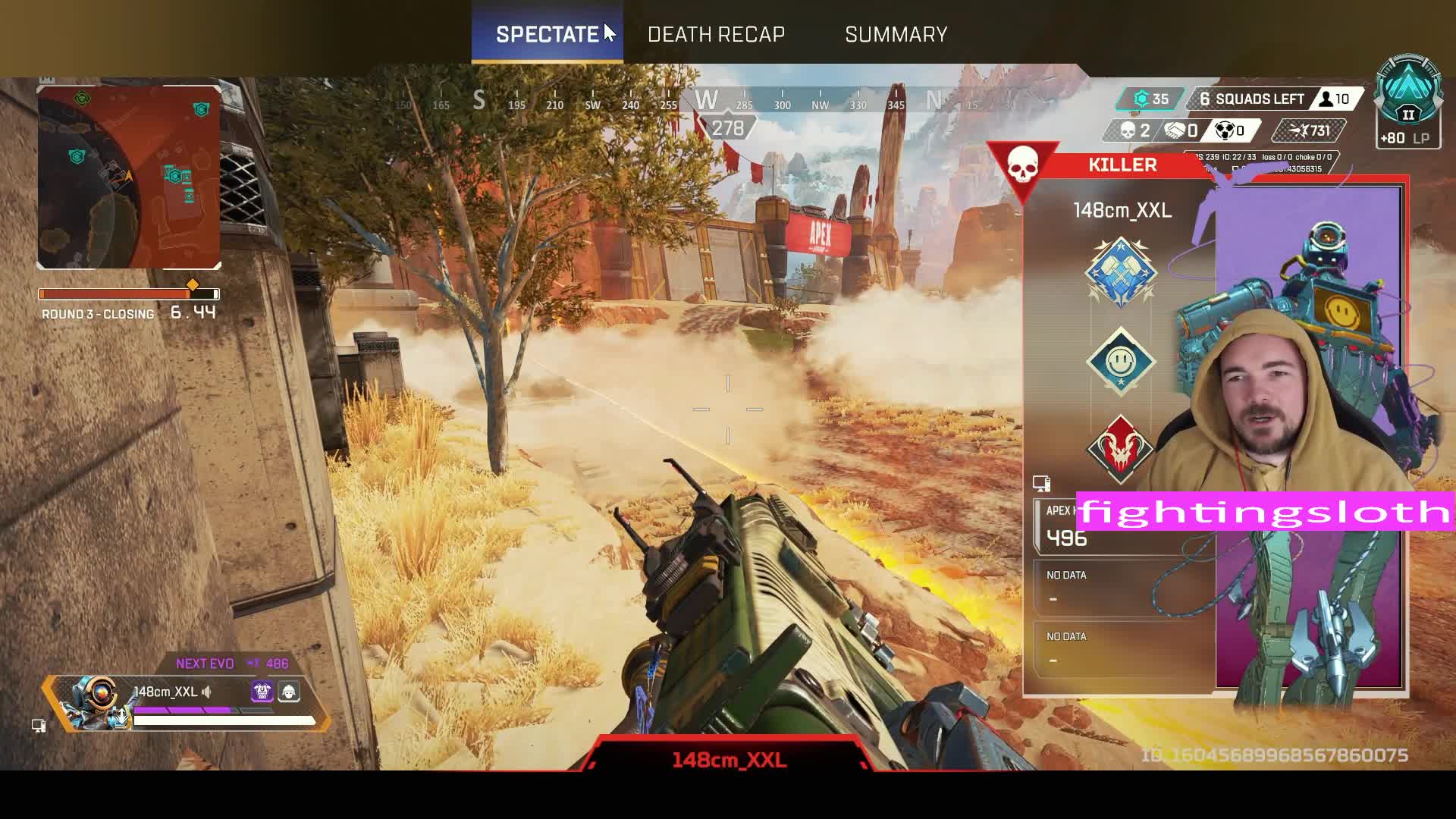Switch to the Spectate tab
The image size is (1456, 819).
point(547,34)
